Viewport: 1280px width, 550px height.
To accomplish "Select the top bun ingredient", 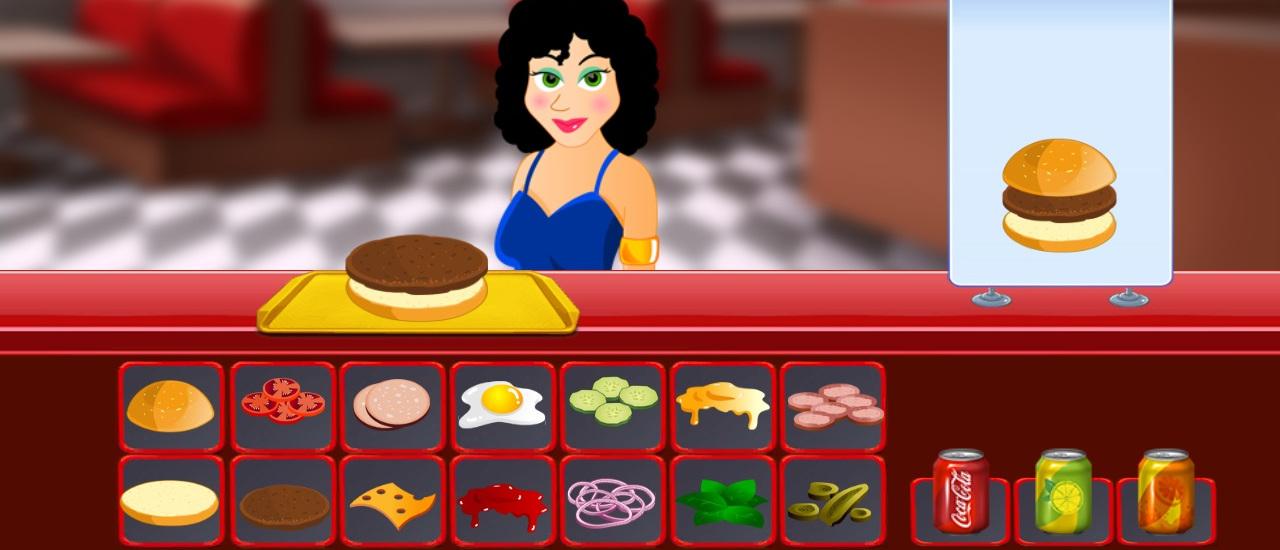I will click(171, 407).
